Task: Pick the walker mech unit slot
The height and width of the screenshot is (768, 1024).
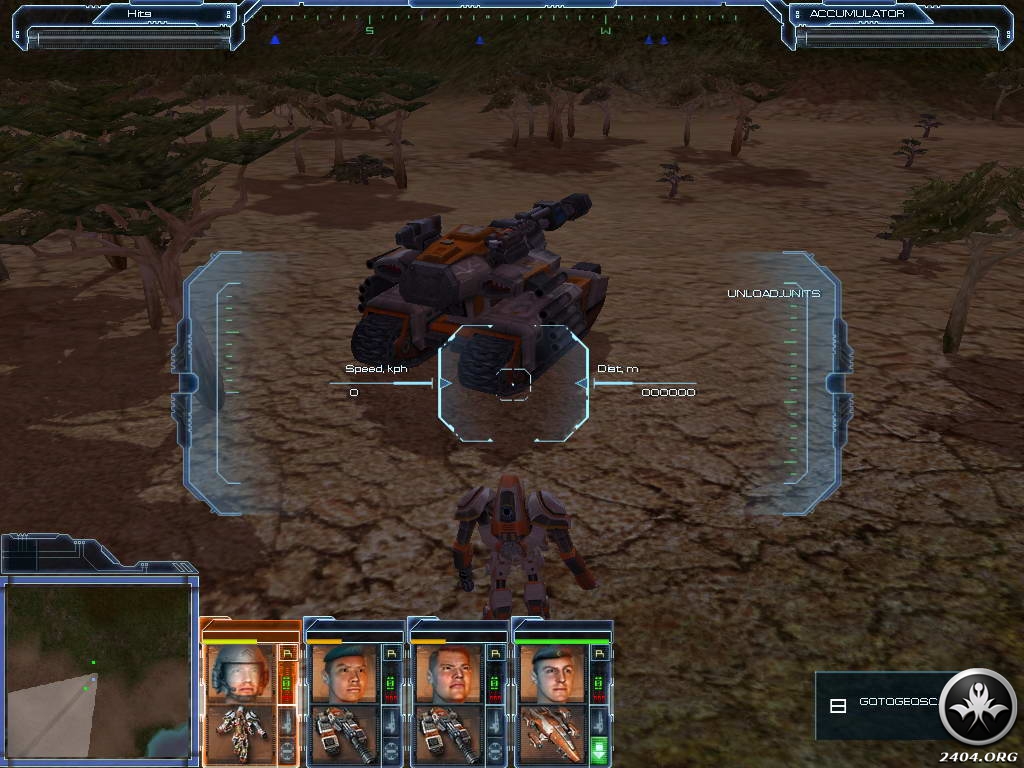Action: (240, 734)
